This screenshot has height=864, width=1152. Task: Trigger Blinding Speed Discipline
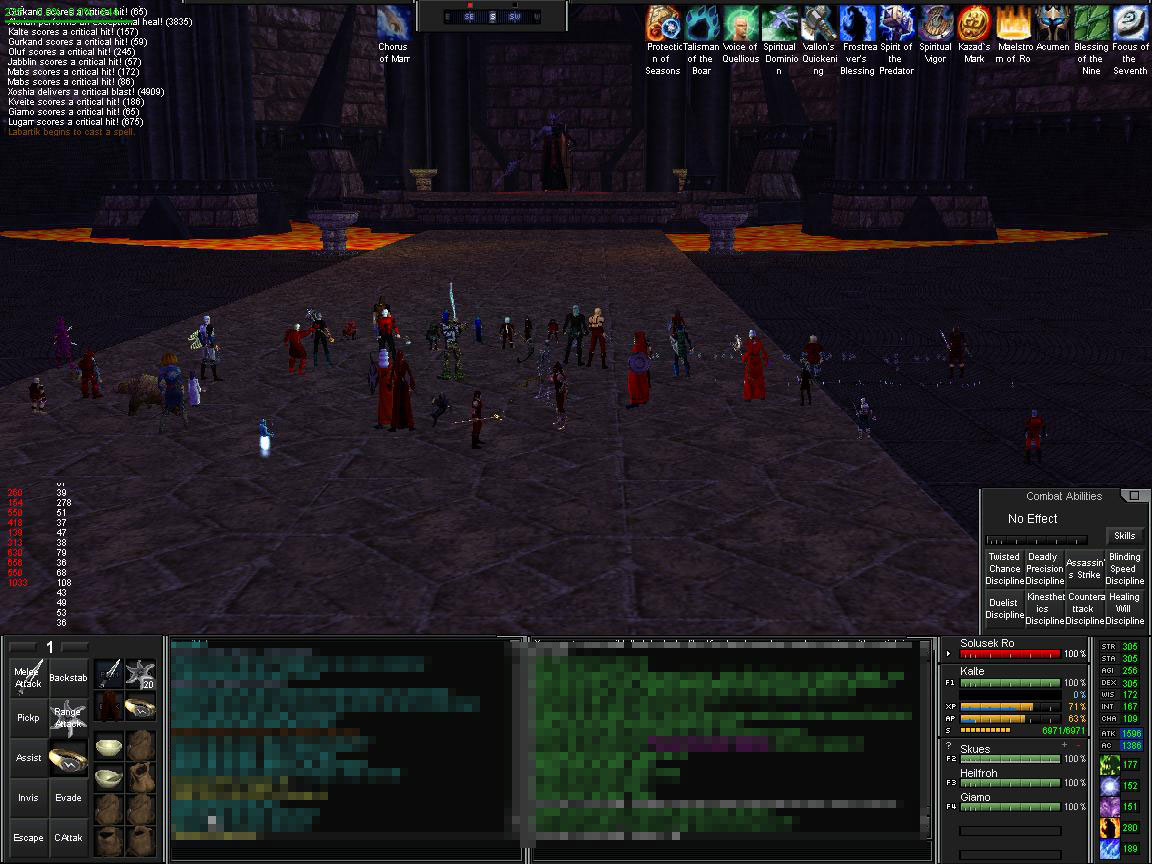point(1124,568)
